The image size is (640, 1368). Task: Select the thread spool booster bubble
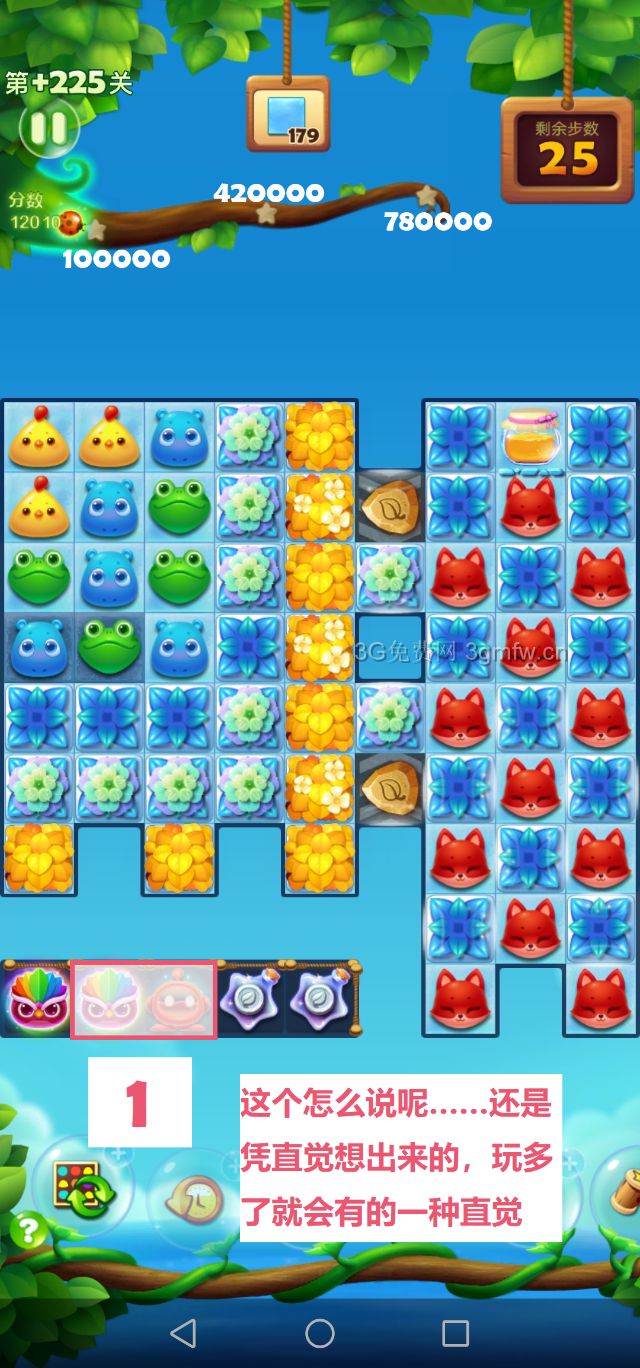click(622, 1190)
